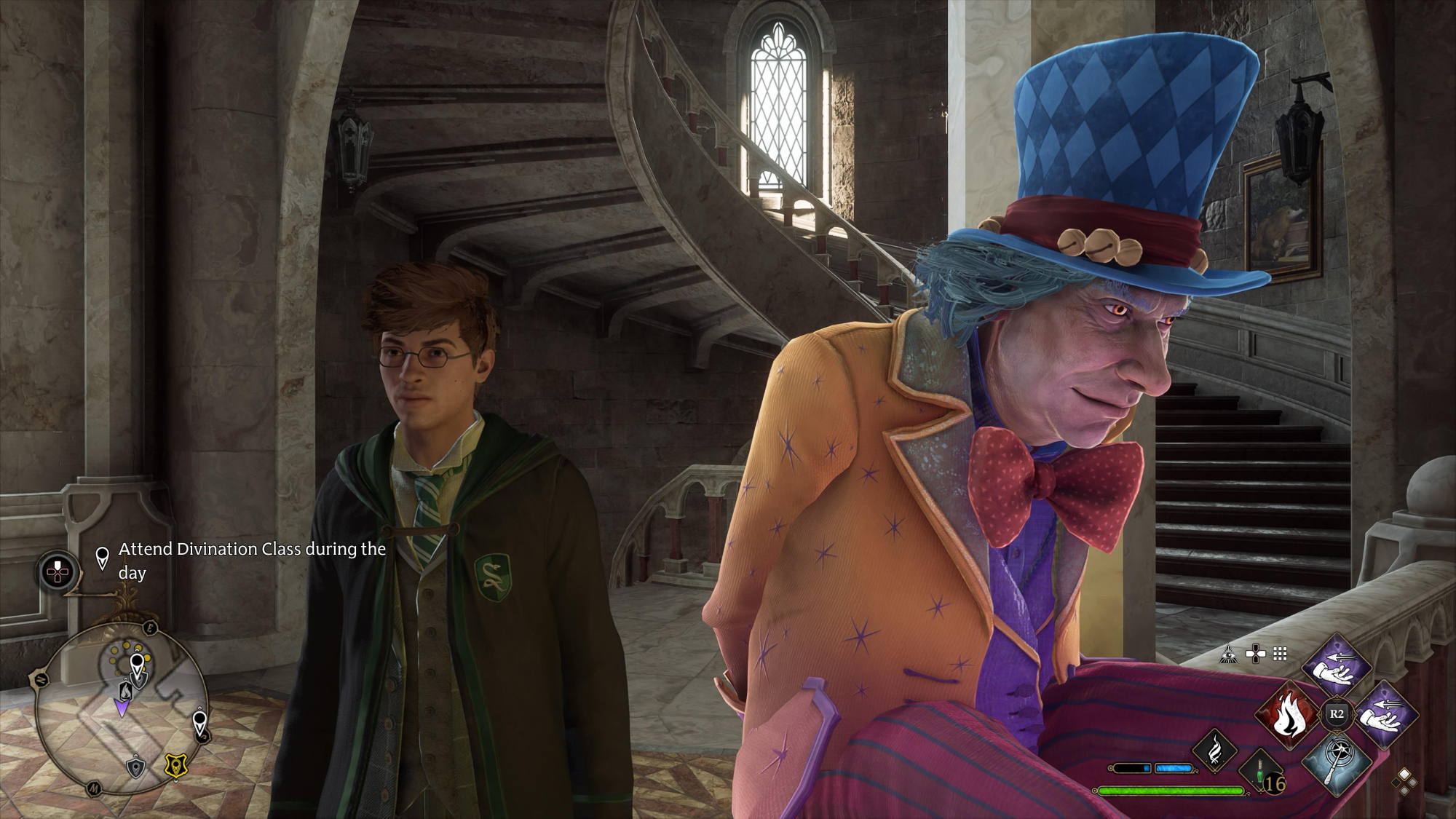This screenshot has height=819, width=1456.
Task: Click the white wisp flame diamond icon
Action: click(x=1214, y=750)
